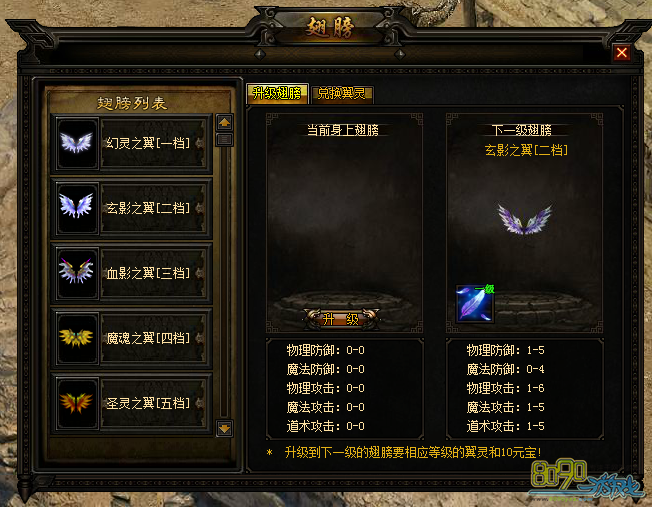Close the wings window
This screenshot has height=507, width=652.
tap(622, 53)
